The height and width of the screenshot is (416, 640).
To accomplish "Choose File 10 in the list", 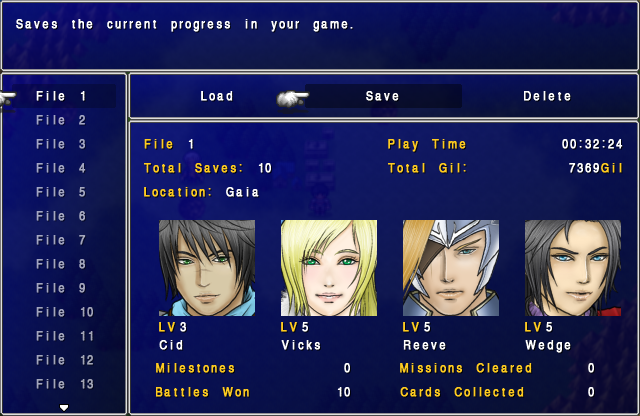I will coord(64,313).
